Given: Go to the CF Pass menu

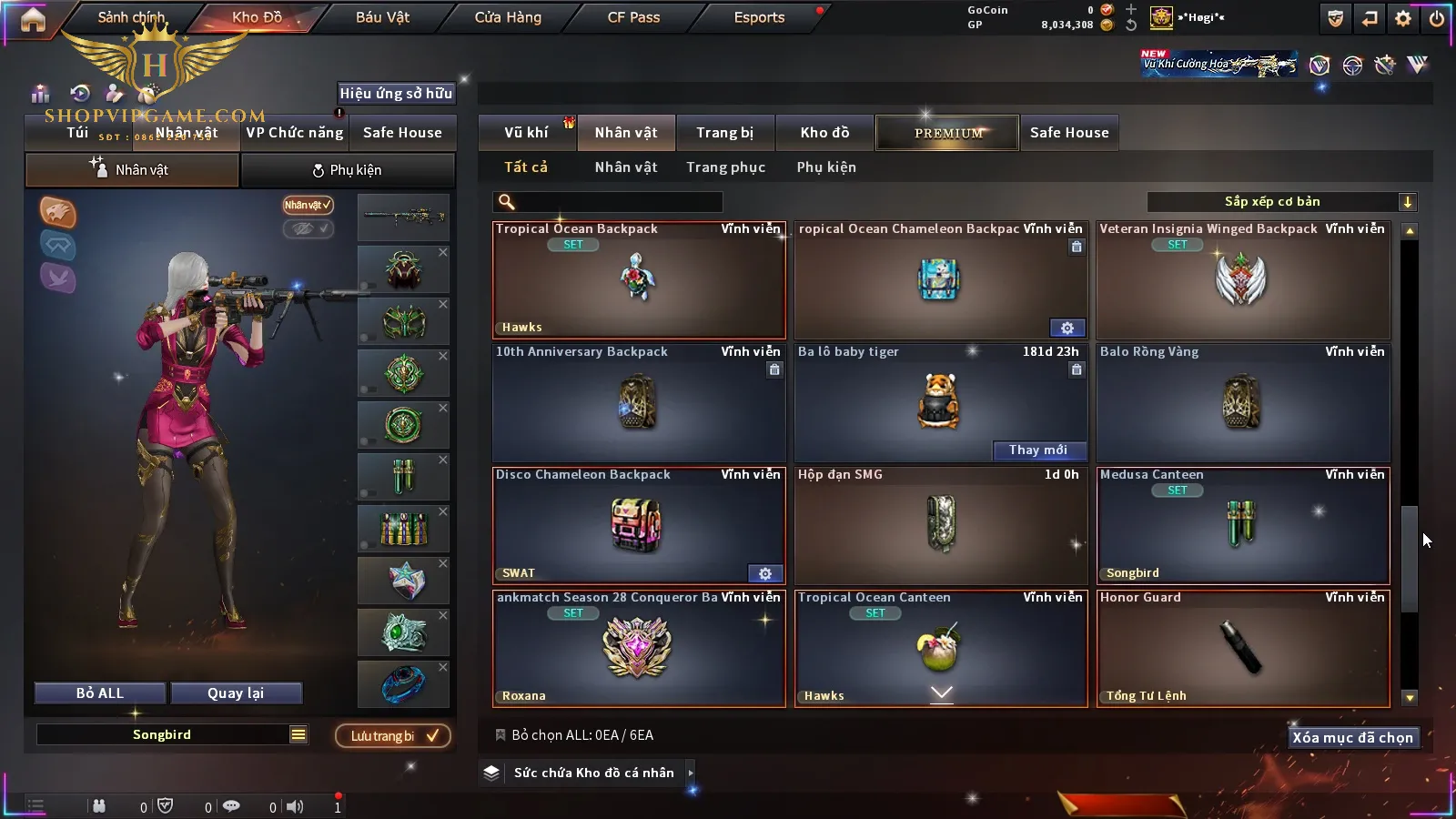Looking at the screenshot, I should (x=633, y=17).
